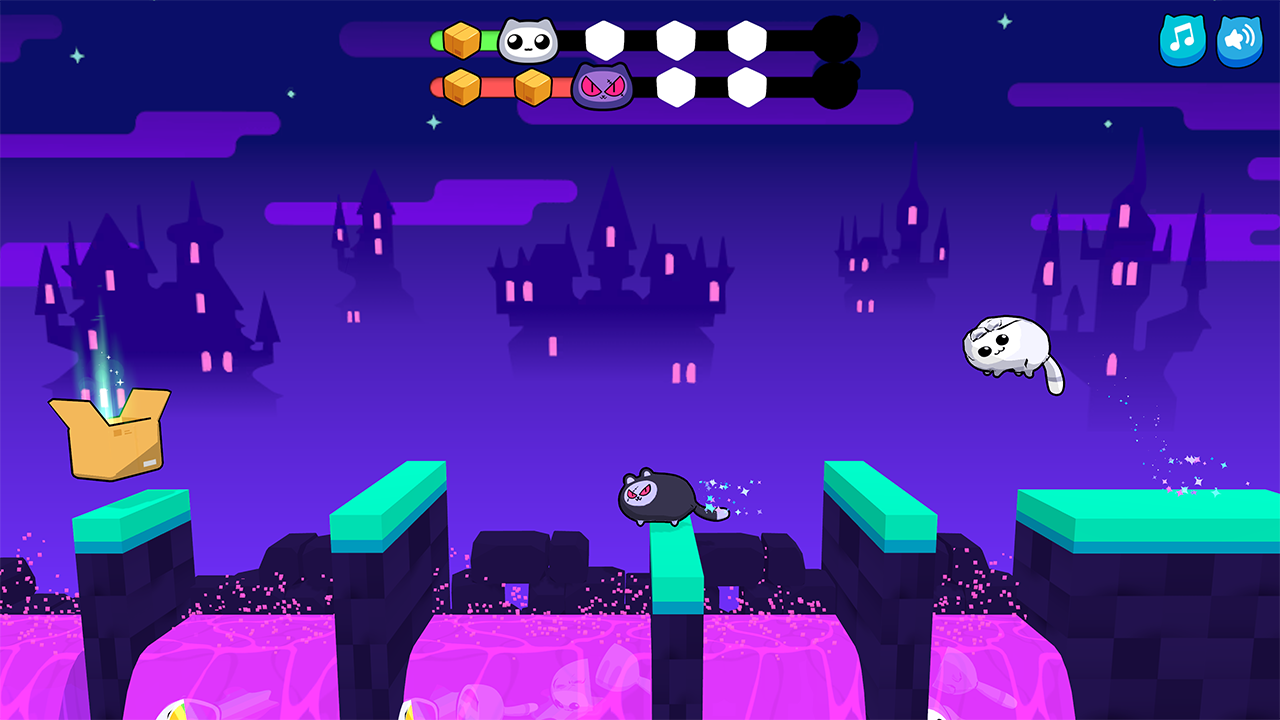Image resolution: width=1280 pixels, height=720 pixels.
Task: Mute the sound effects button
Action: point(1238,41)
